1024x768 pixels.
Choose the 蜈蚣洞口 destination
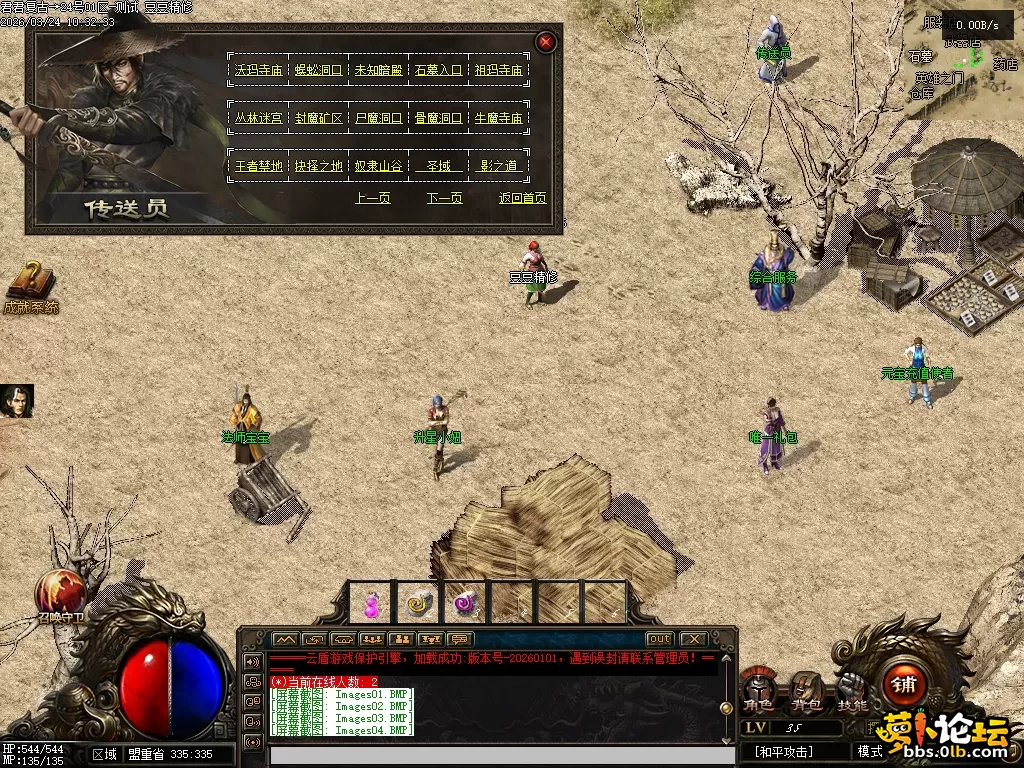pos(319,70)
